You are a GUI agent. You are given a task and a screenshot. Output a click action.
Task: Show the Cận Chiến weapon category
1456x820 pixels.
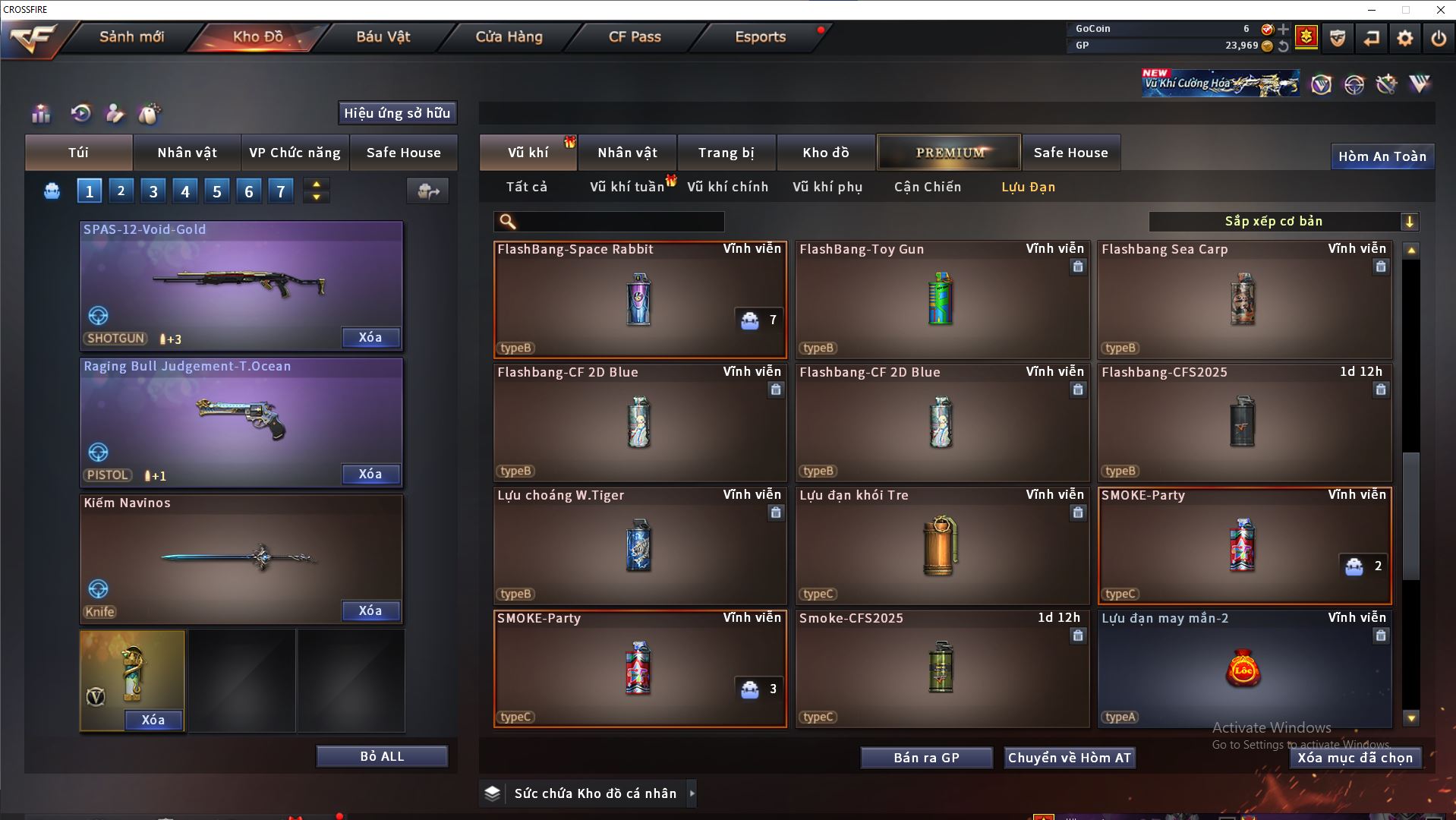[x=927, y=187]
